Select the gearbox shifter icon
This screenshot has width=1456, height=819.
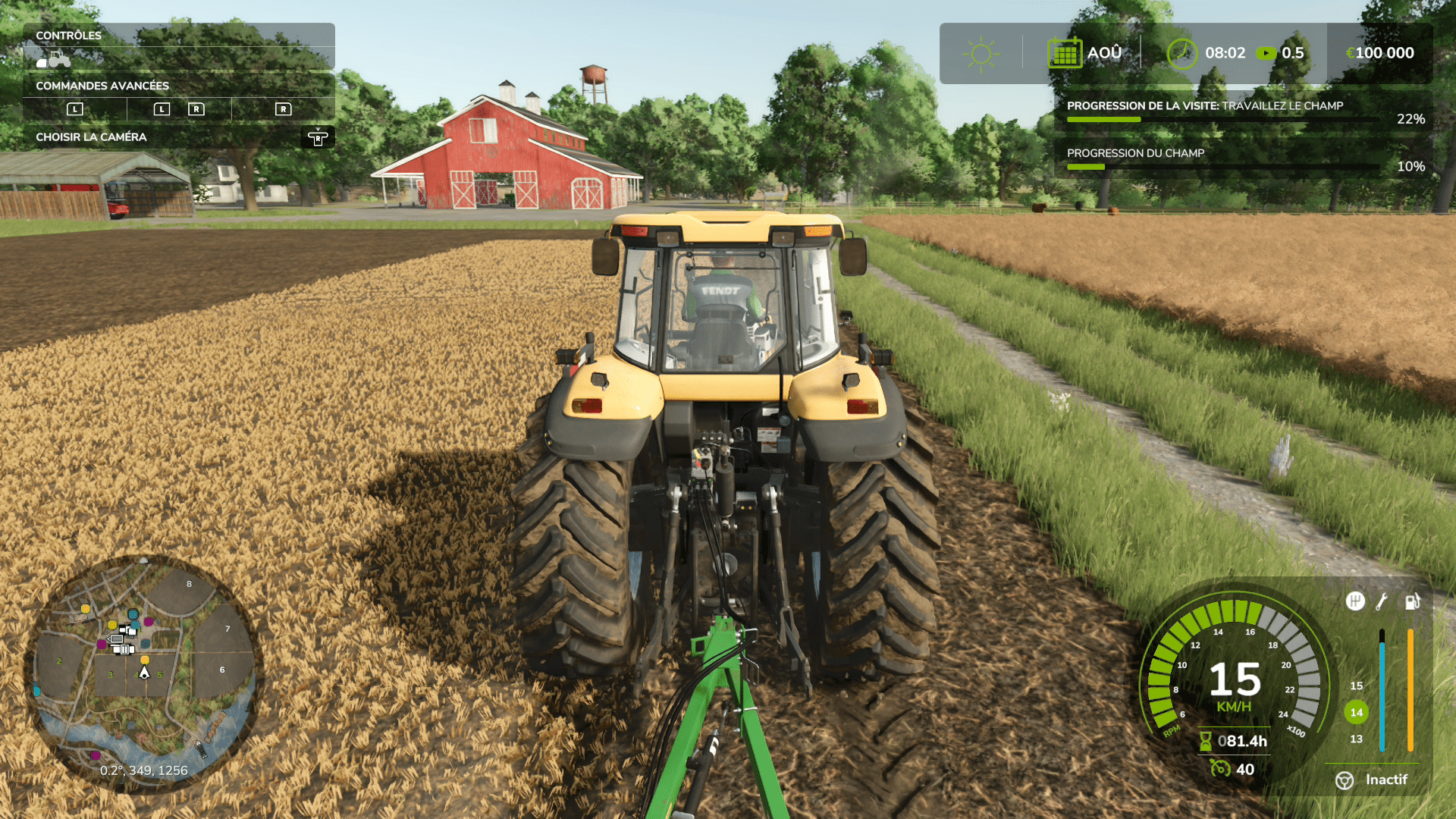pos(1355,601)
